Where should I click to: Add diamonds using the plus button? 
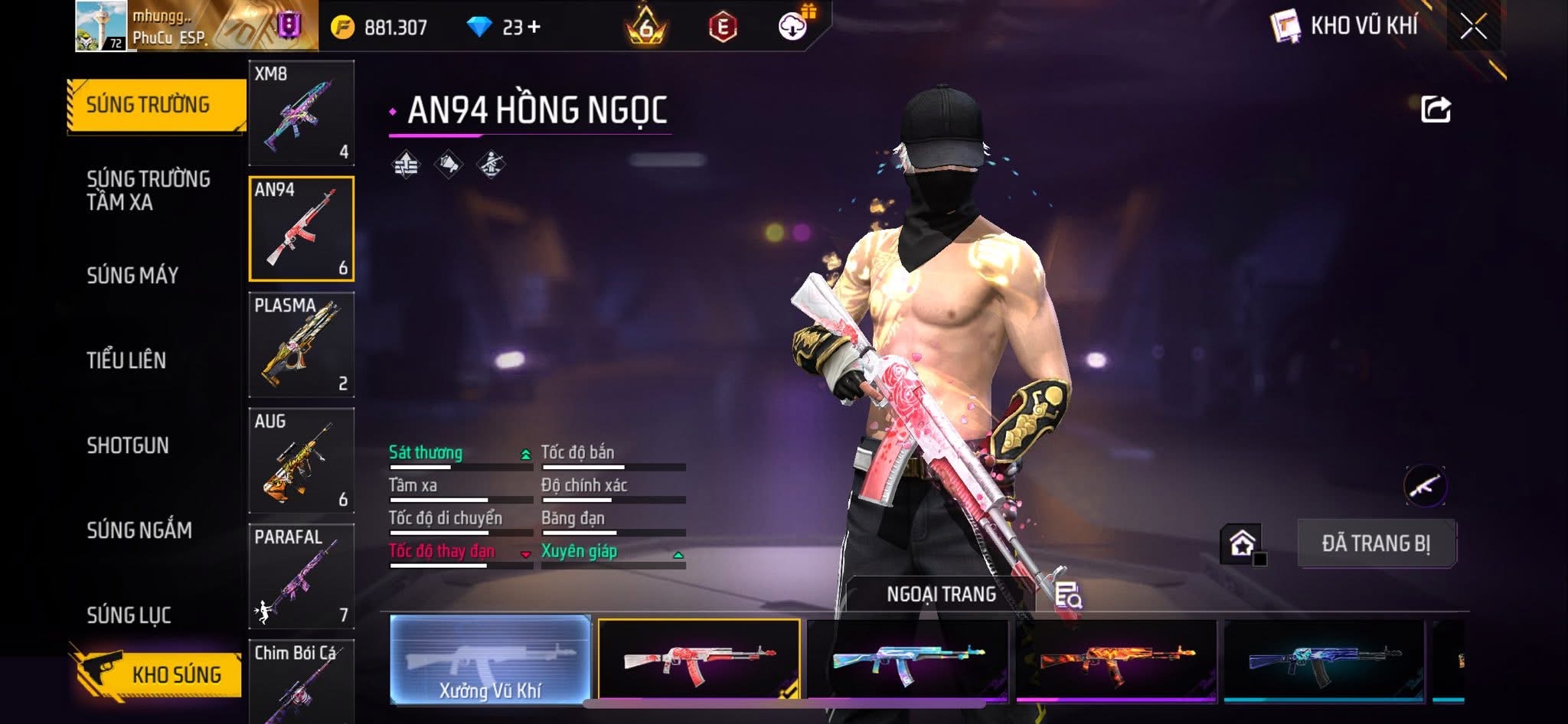(534, 28)
